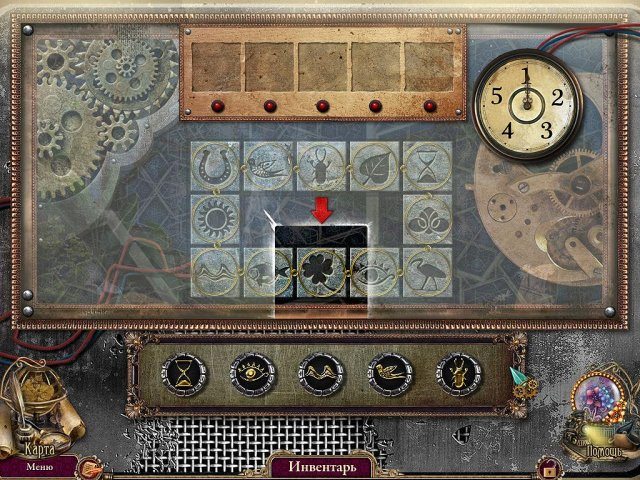Viewport: 640px width, 480px height.
Task: Pick the gold eye disc
Action: 252,375
